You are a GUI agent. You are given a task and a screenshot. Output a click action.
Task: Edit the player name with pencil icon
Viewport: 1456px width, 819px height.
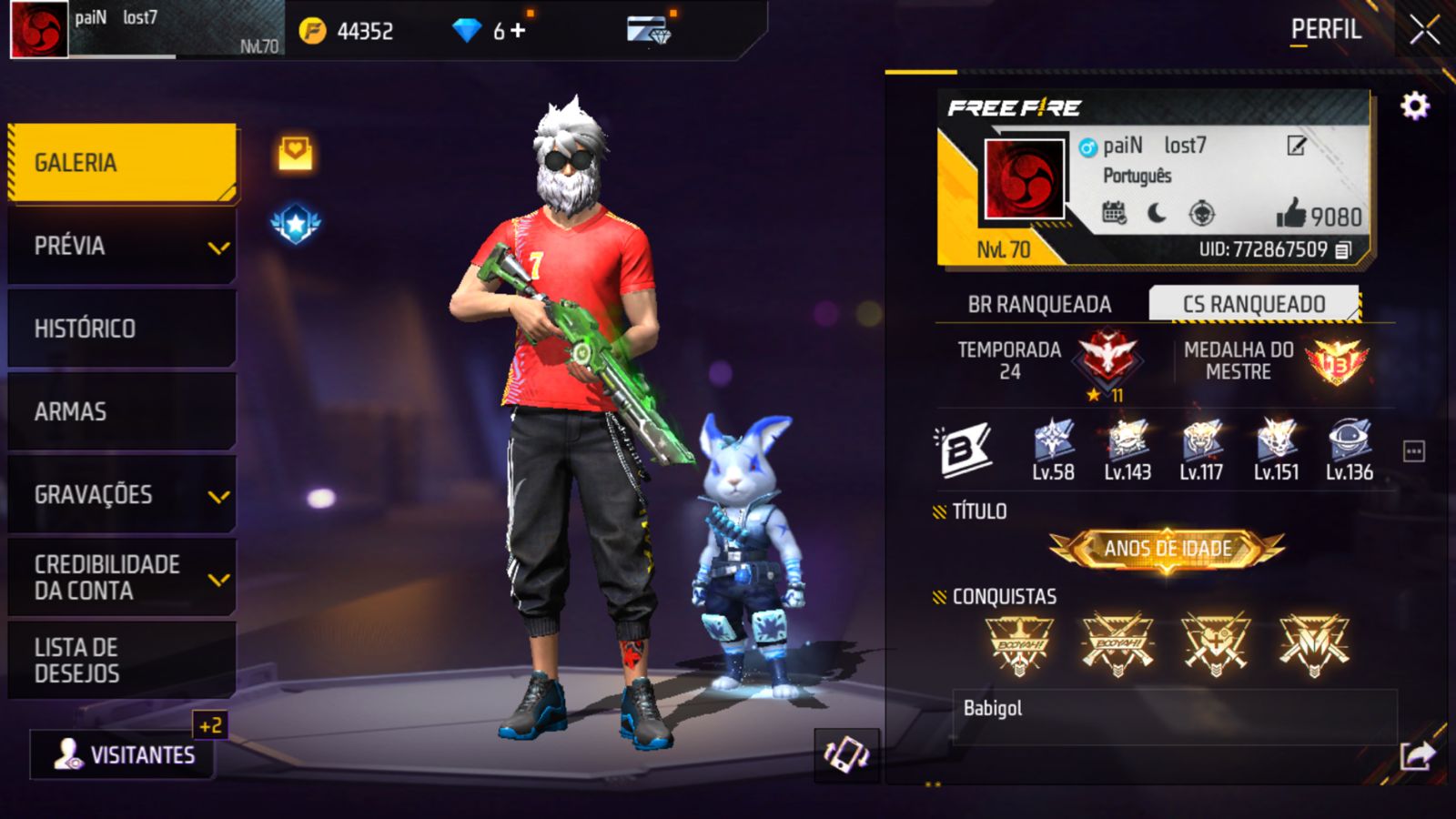(x=1296, y=146)
